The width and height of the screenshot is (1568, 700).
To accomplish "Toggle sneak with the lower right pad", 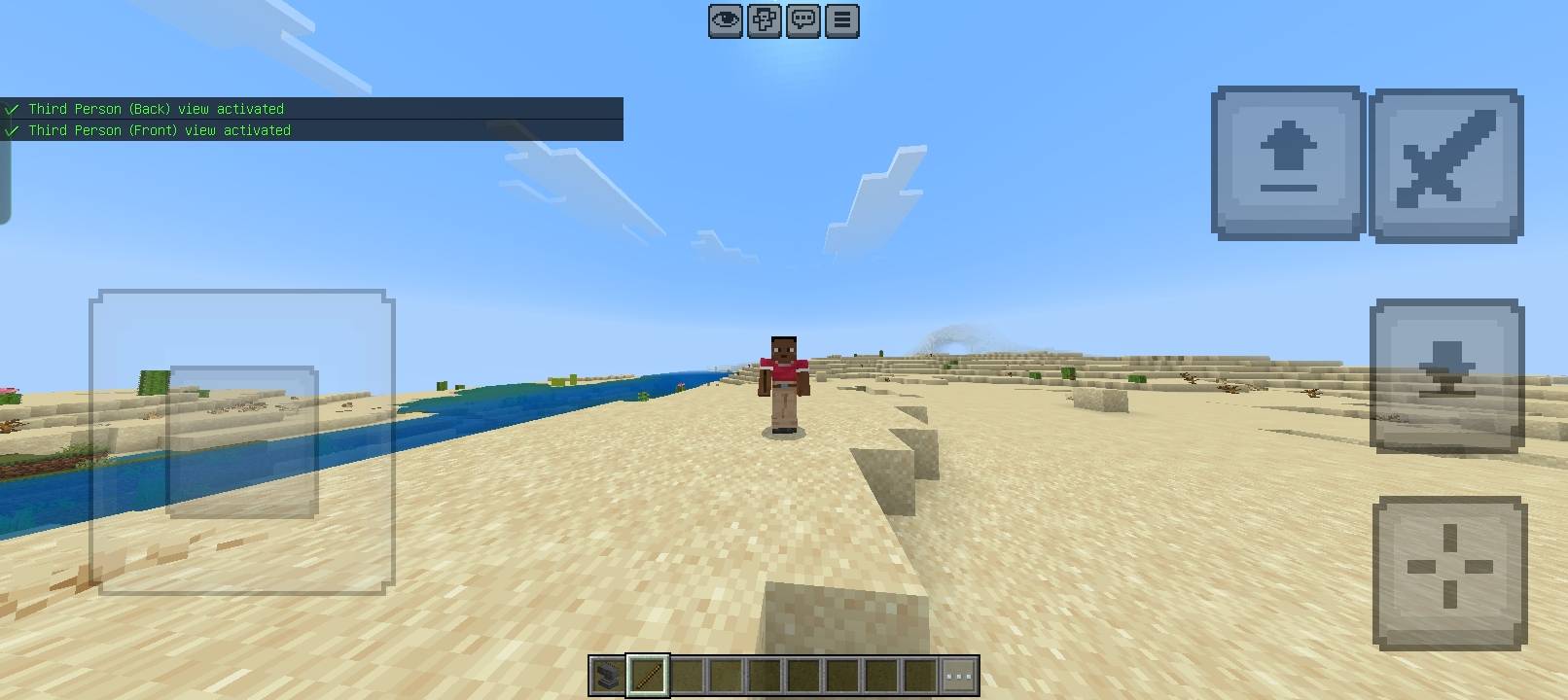I will coord(1445,374).
